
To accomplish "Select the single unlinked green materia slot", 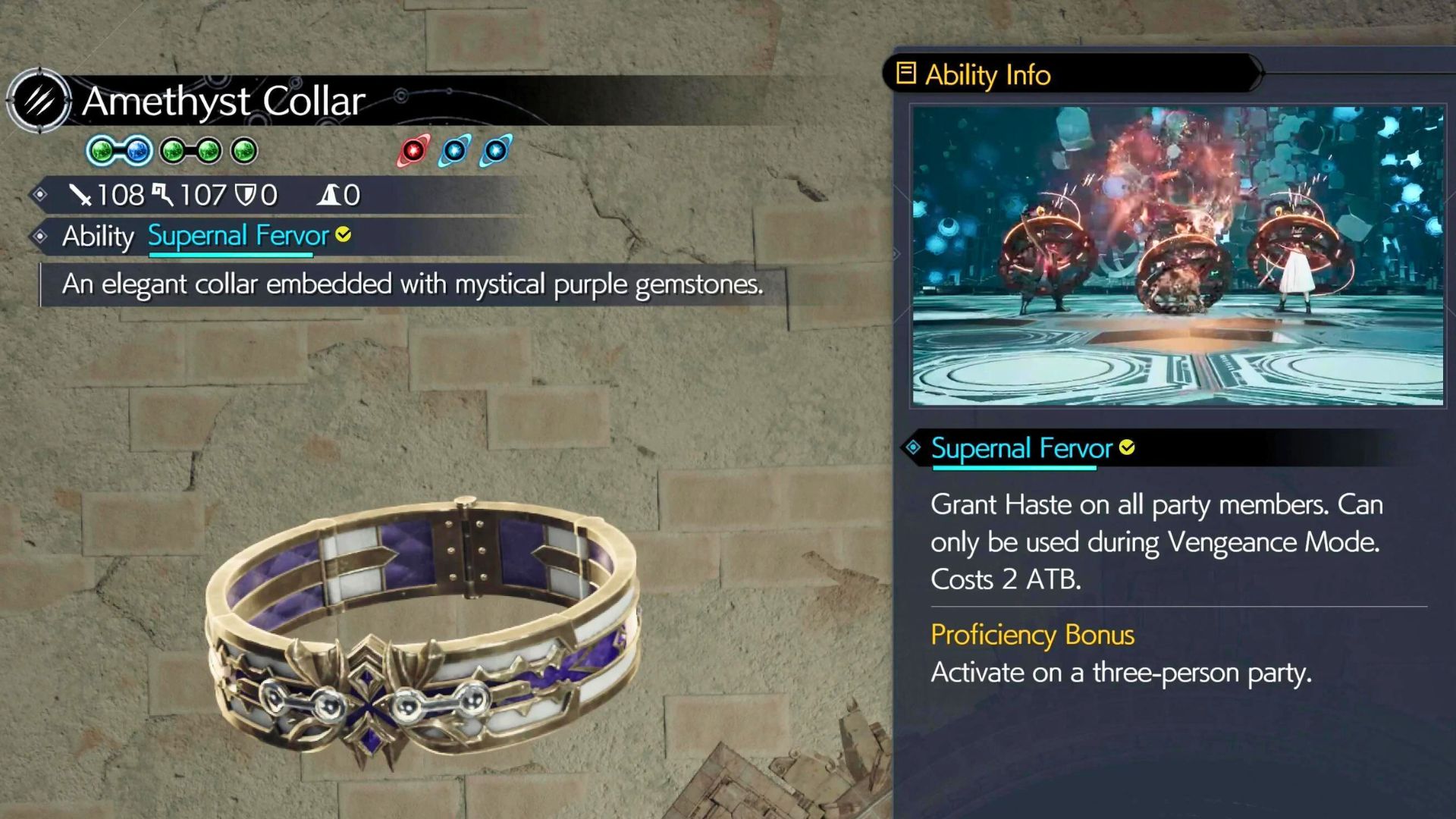I will pos(244,151).
